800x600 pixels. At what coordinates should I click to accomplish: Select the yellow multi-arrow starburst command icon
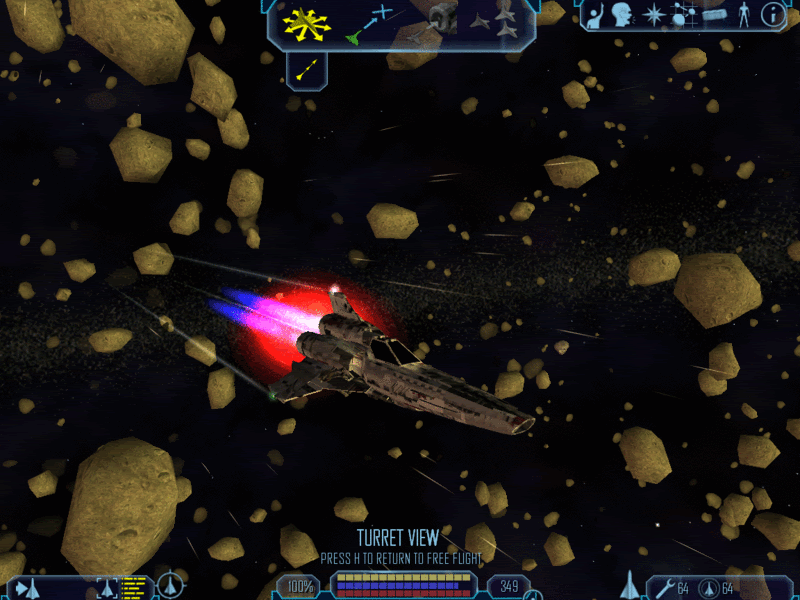click(x=306, y=24)
